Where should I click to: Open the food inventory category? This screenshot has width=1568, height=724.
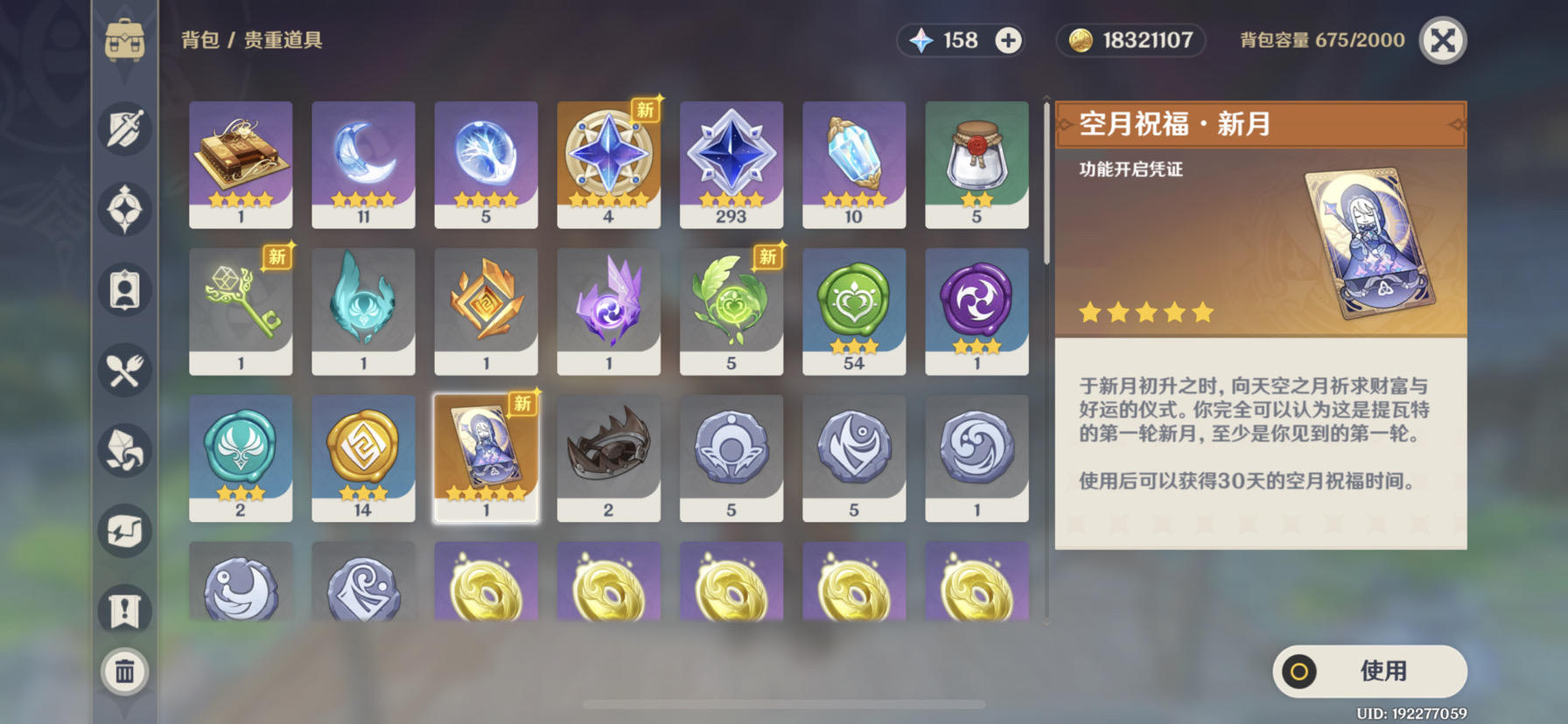click(x=125, y=370)
